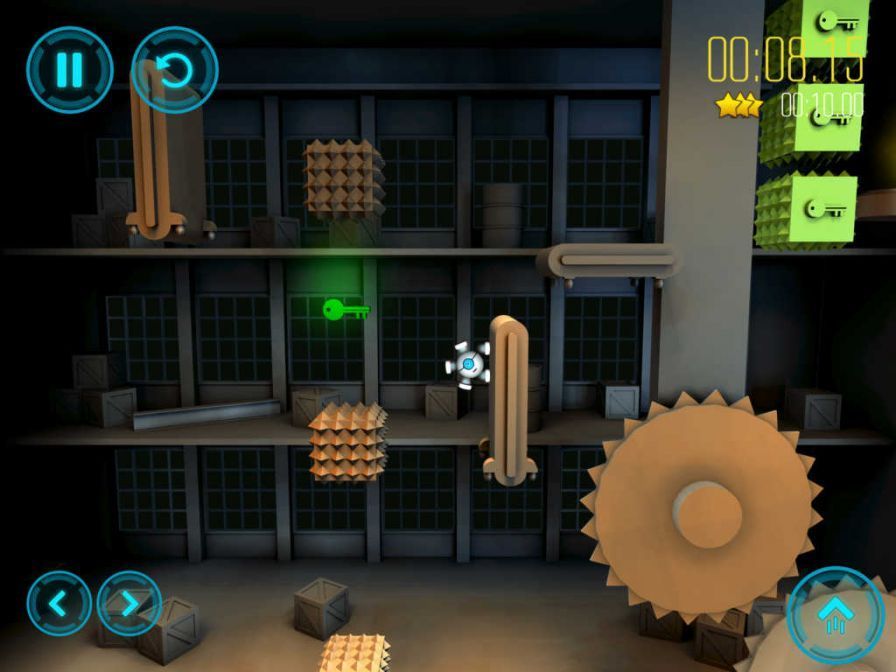Restart the level using the circular arrow
The width and height of the screenshot is (896, 672).
click(x=175, y=69)
